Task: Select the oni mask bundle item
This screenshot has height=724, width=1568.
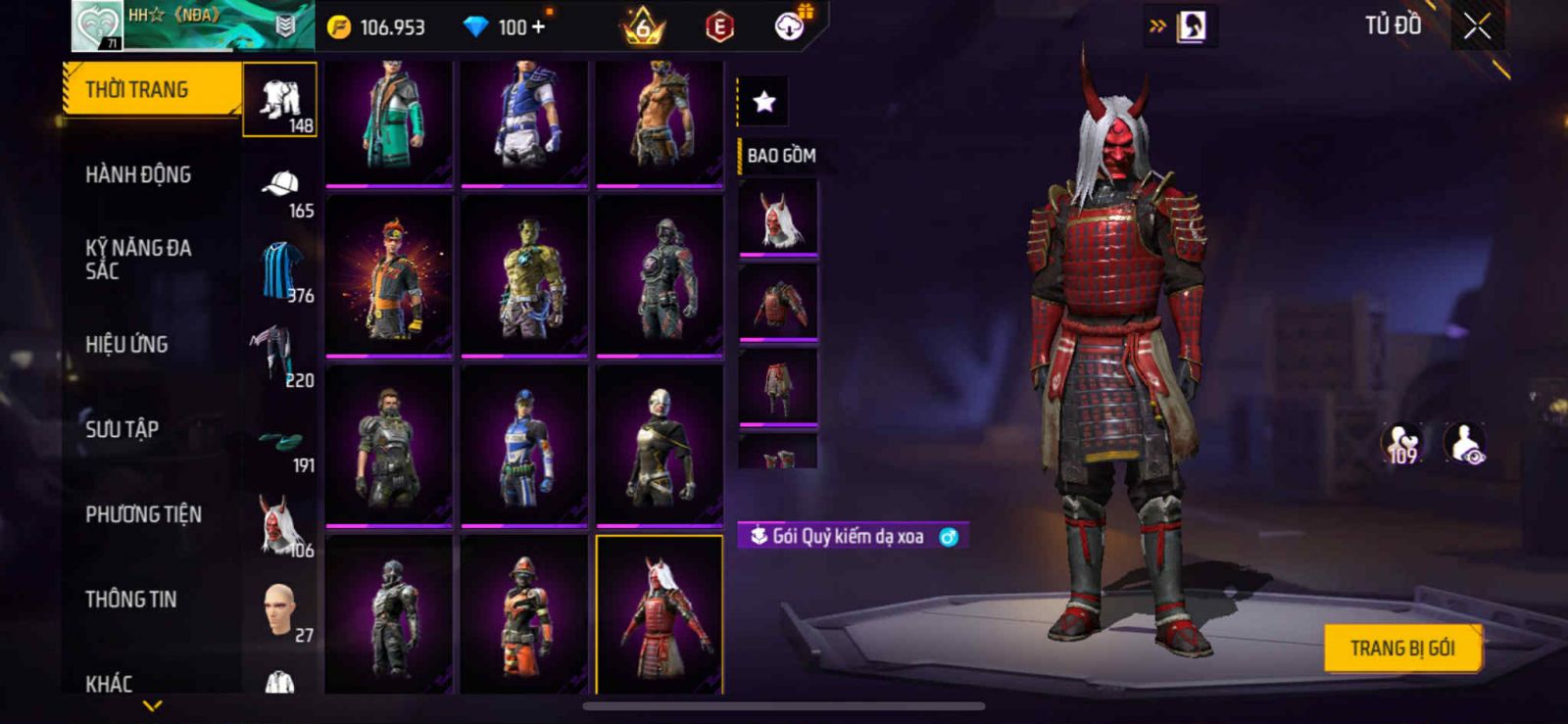Action: (x=778, y=218)
